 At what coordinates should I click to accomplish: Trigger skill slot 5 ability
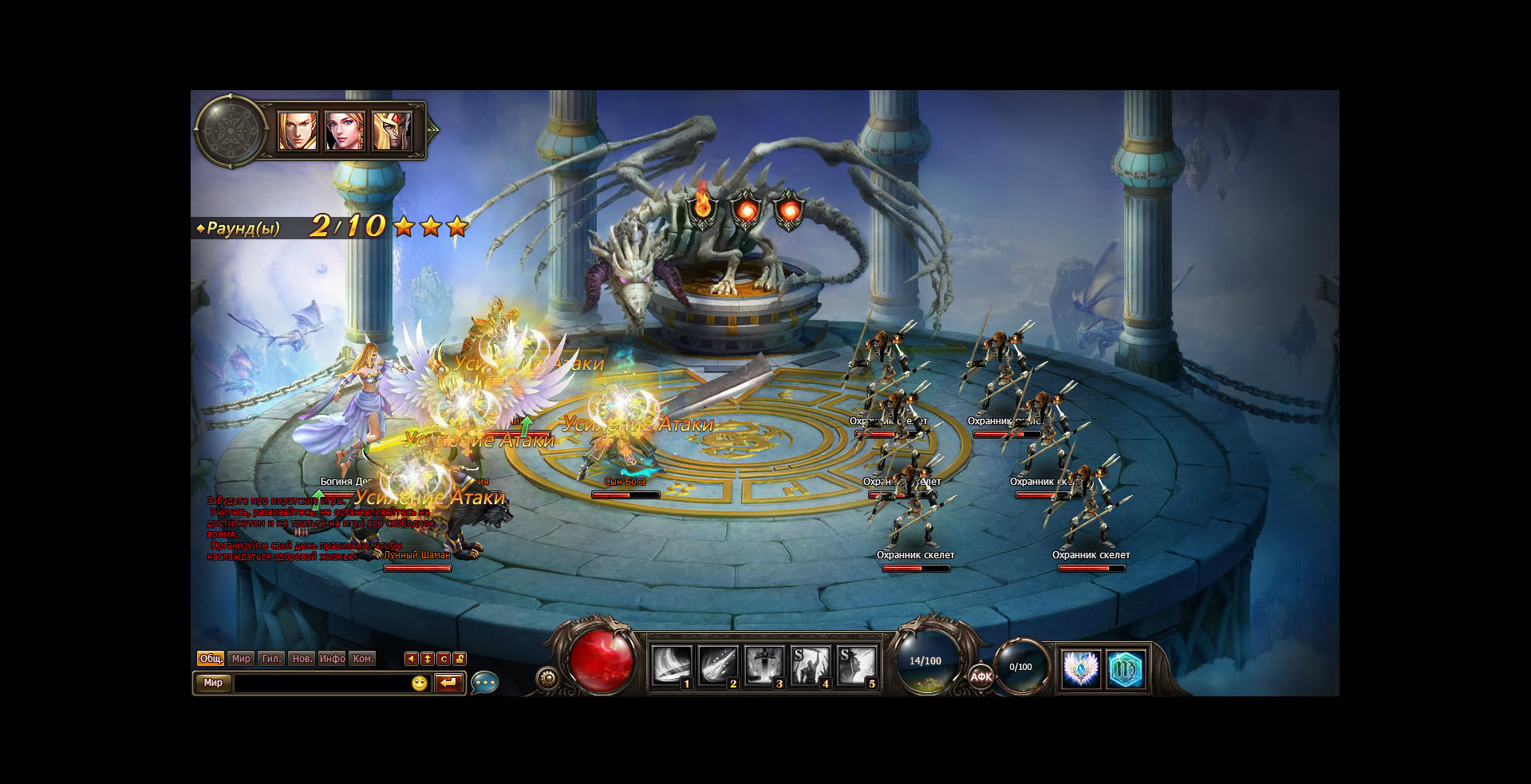tap(856, 666)
